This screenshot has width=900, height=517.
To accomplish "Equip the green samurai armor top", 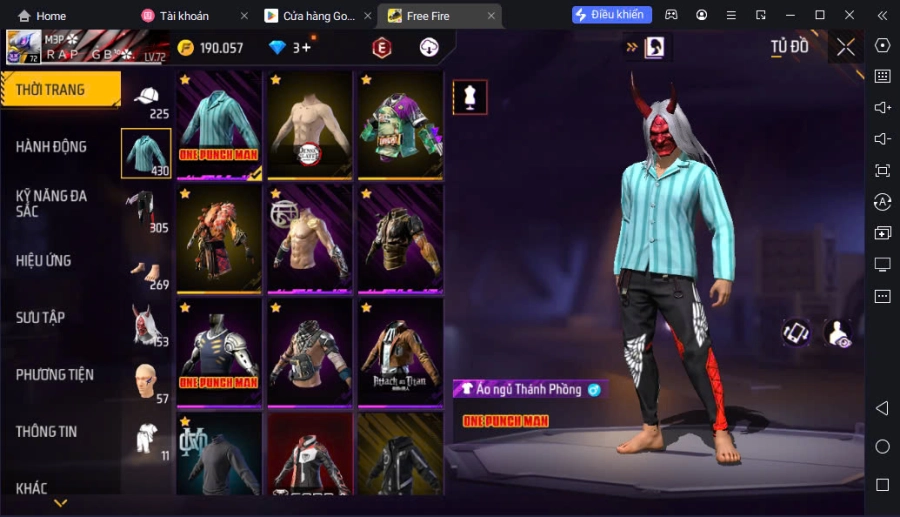I will tap(400, 124).
